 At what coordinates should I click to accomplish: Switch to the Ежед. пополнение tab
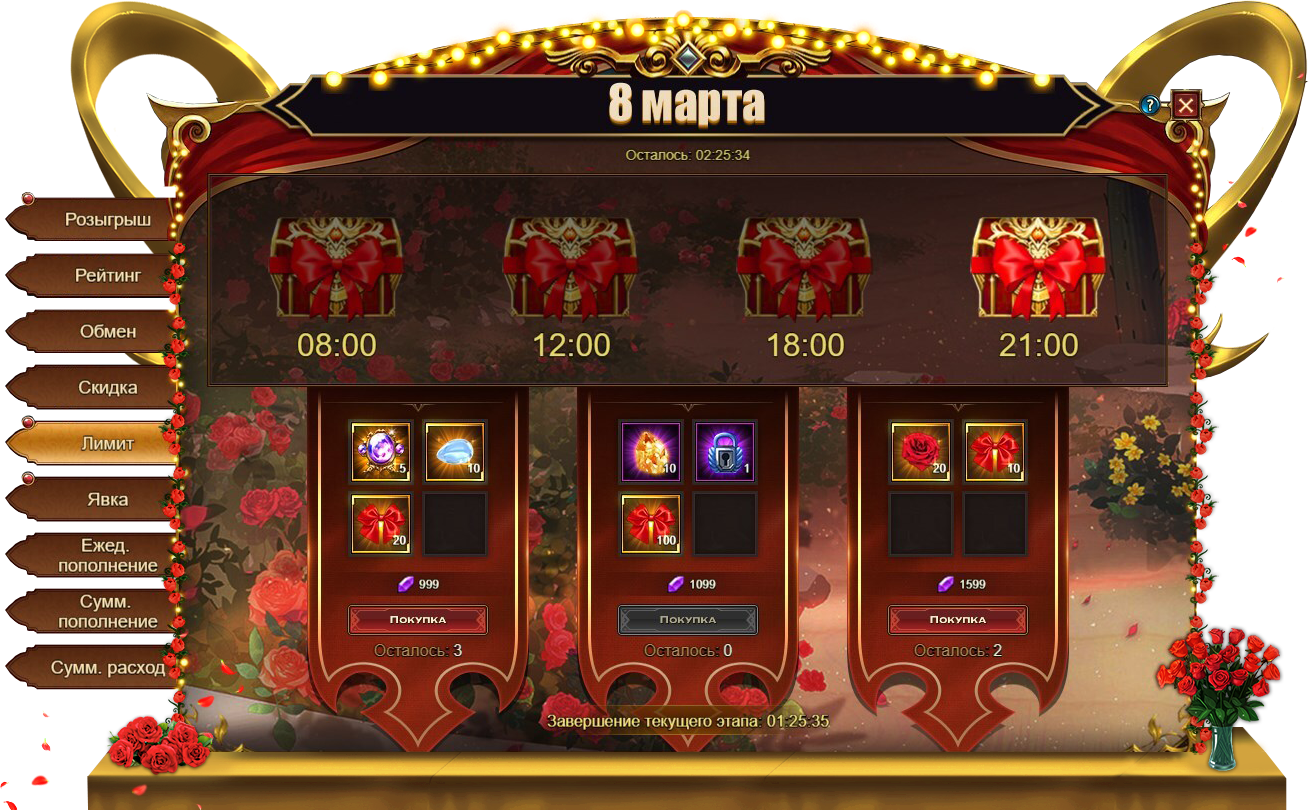[106, 556]
